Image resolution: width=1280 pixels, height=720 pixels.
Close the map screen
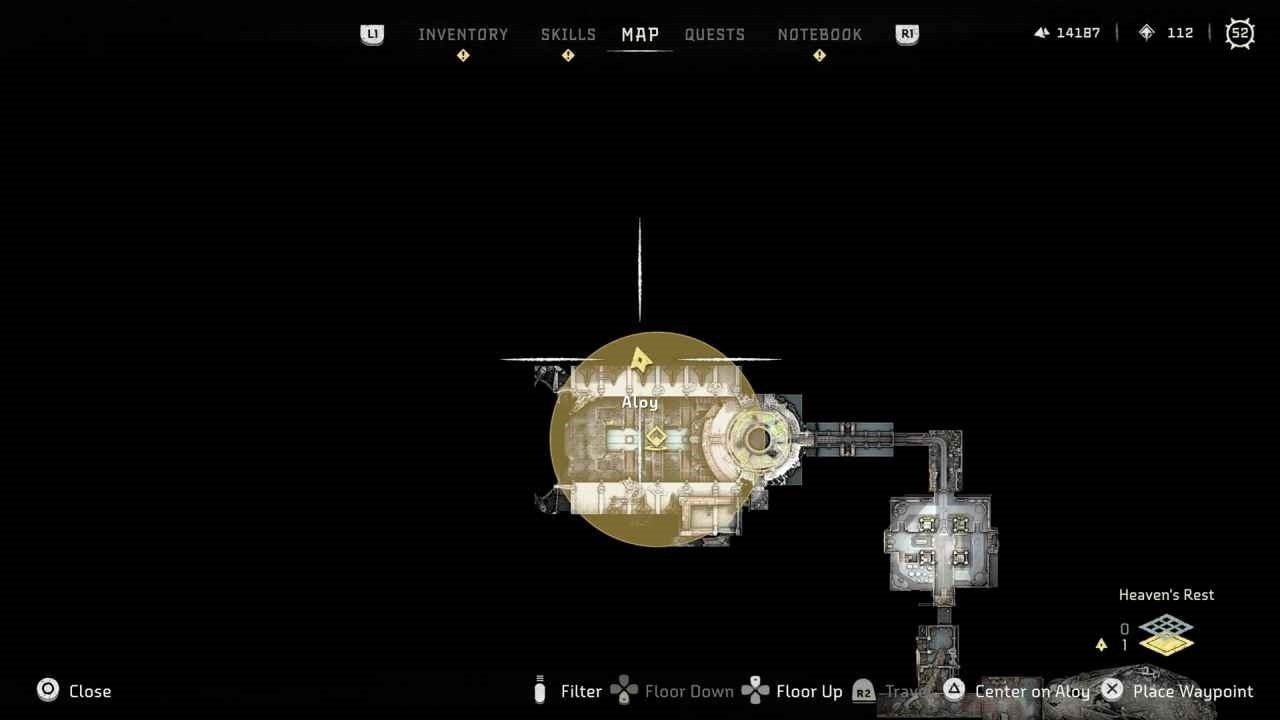click(75, 691)
